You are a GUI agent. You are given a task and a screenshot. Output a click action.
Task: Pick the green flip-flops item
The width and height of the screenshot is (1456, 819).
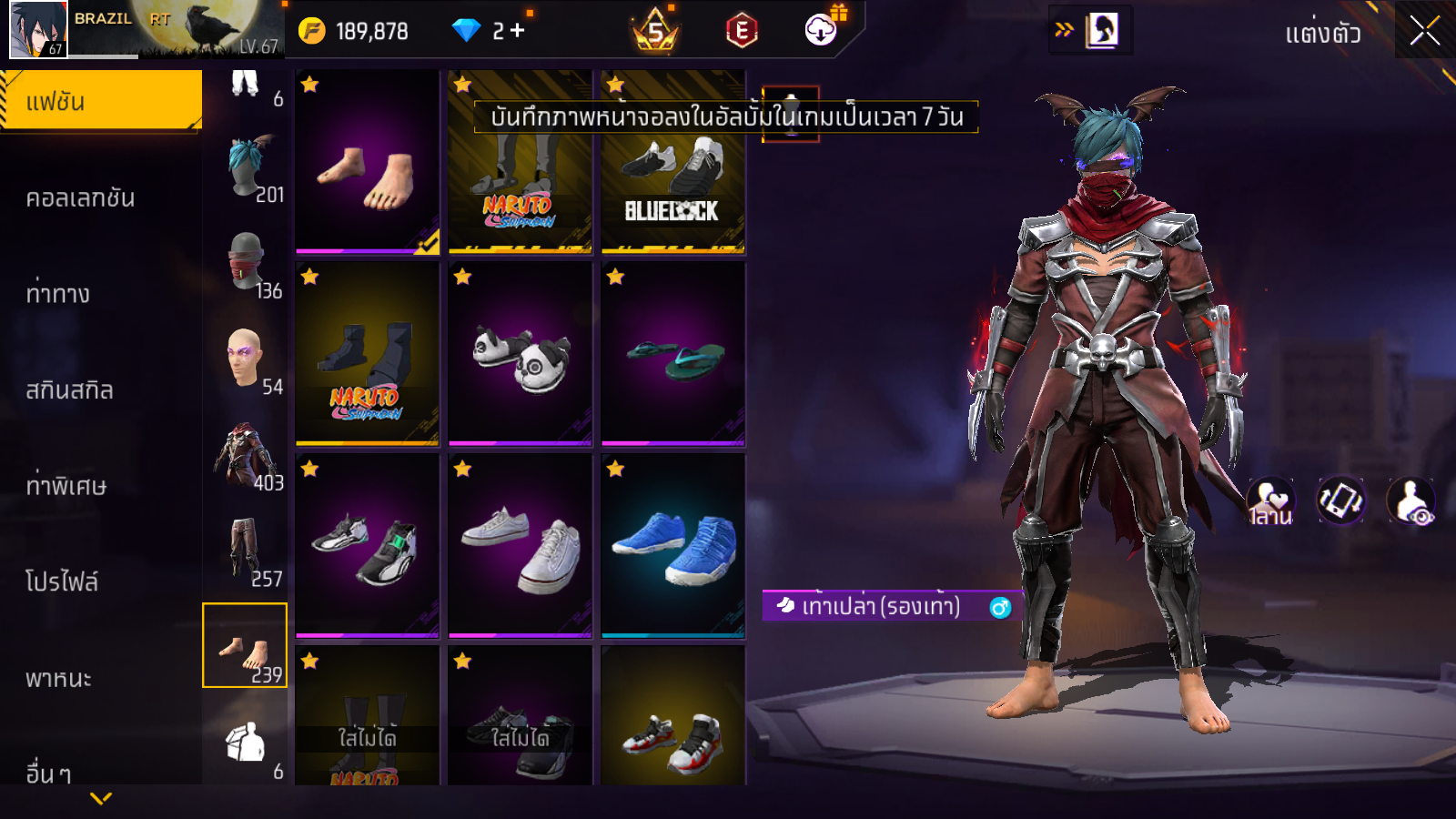[673, 355]
